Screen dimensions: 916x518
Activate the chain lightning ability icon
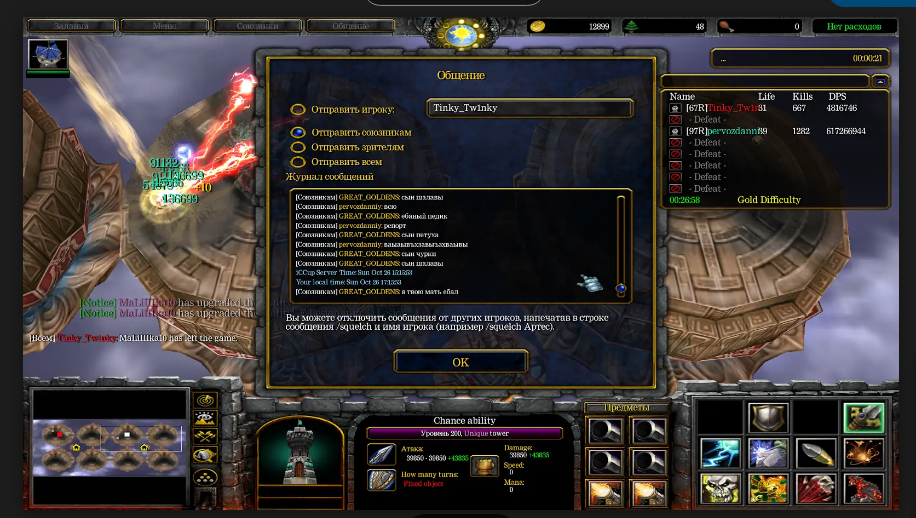click(720, 453)
